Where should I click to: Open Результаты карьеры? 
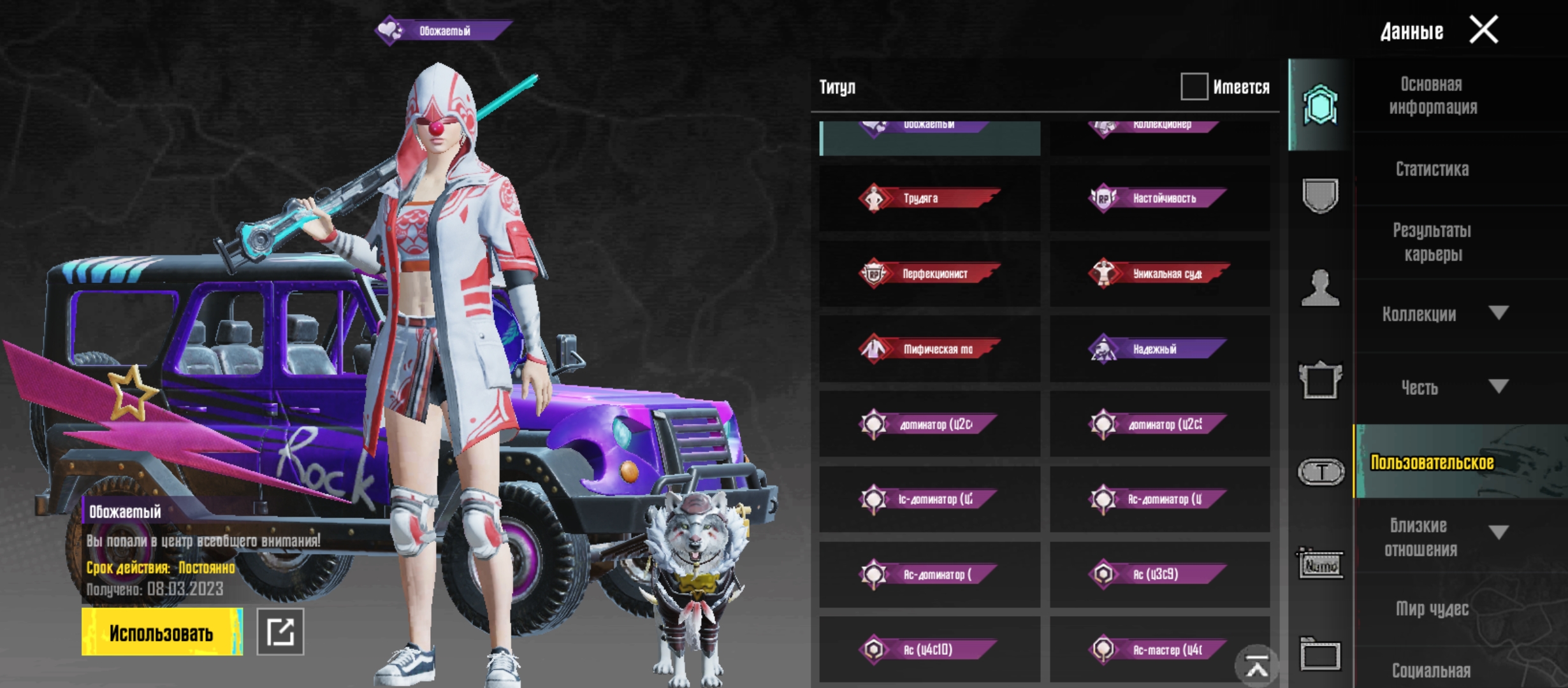1432,242
